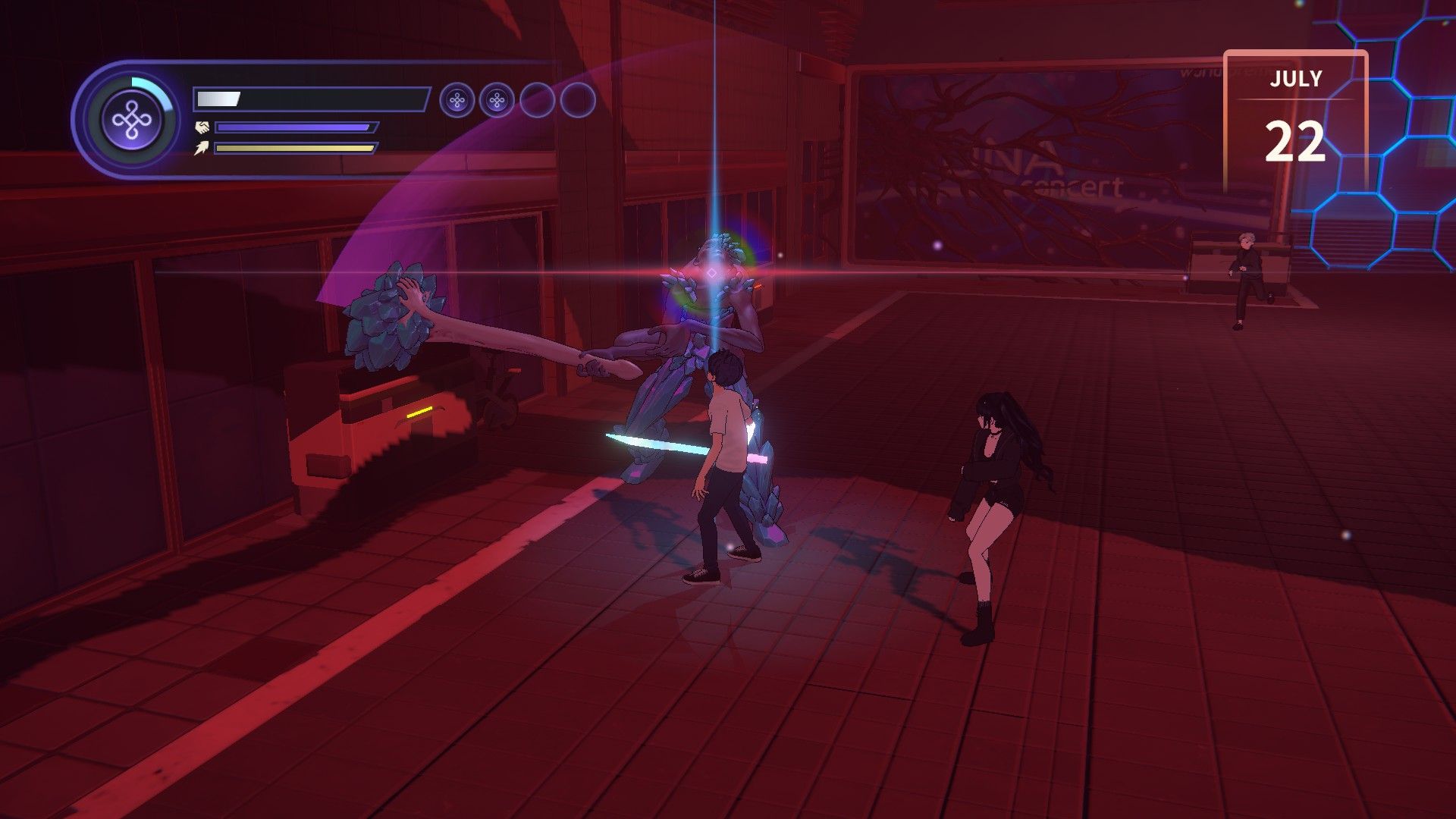The width and height of the screenshot is (1456, 819).
Task: Click the third empty skill slot circle
Action: [540, 99]
